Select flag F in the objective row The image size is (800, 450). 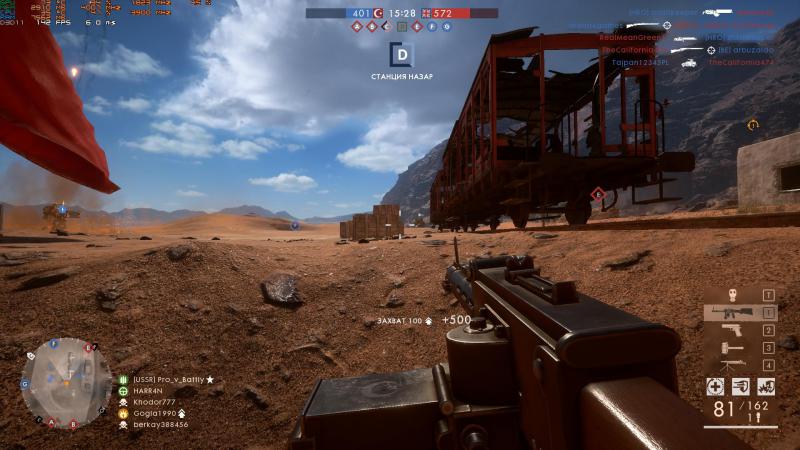(x=431, y=26)
